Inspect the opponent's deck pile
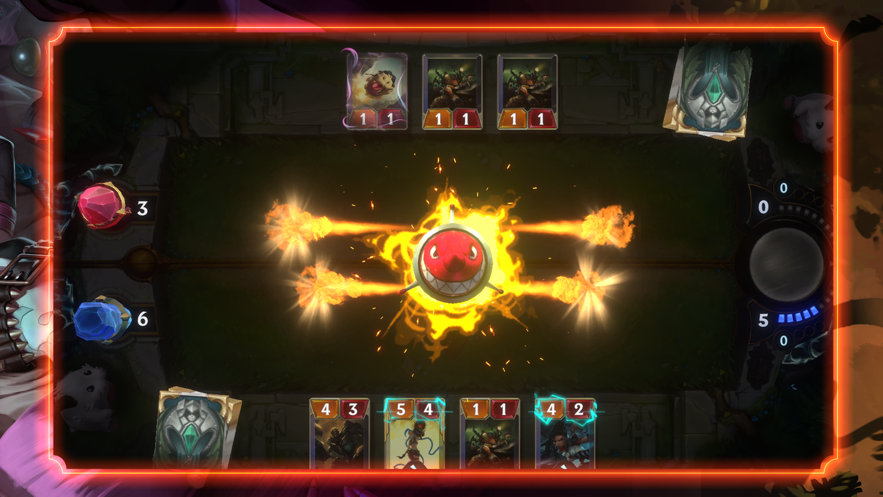Screen dimensions: 883x497 point(711,90)
